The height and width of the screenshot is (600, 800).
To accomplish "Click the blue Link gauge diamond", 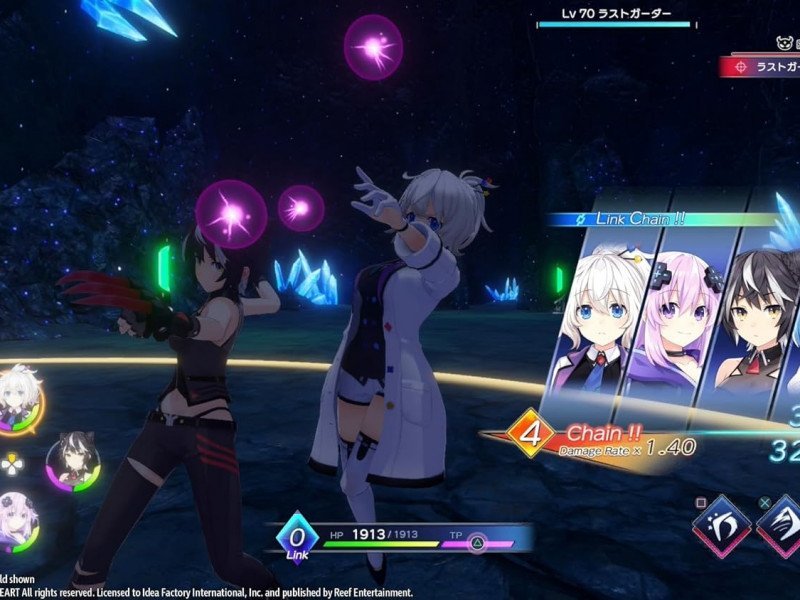I will tap(296, 533).
